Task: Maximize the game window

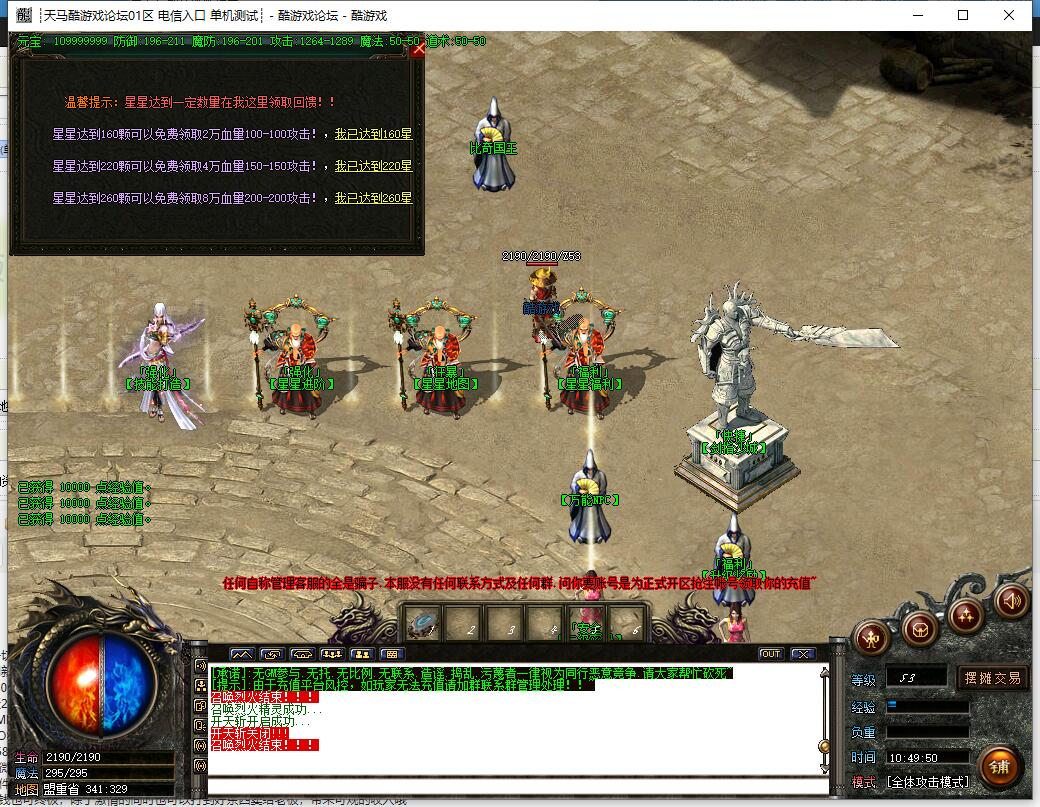Action: tap(963, 15)
